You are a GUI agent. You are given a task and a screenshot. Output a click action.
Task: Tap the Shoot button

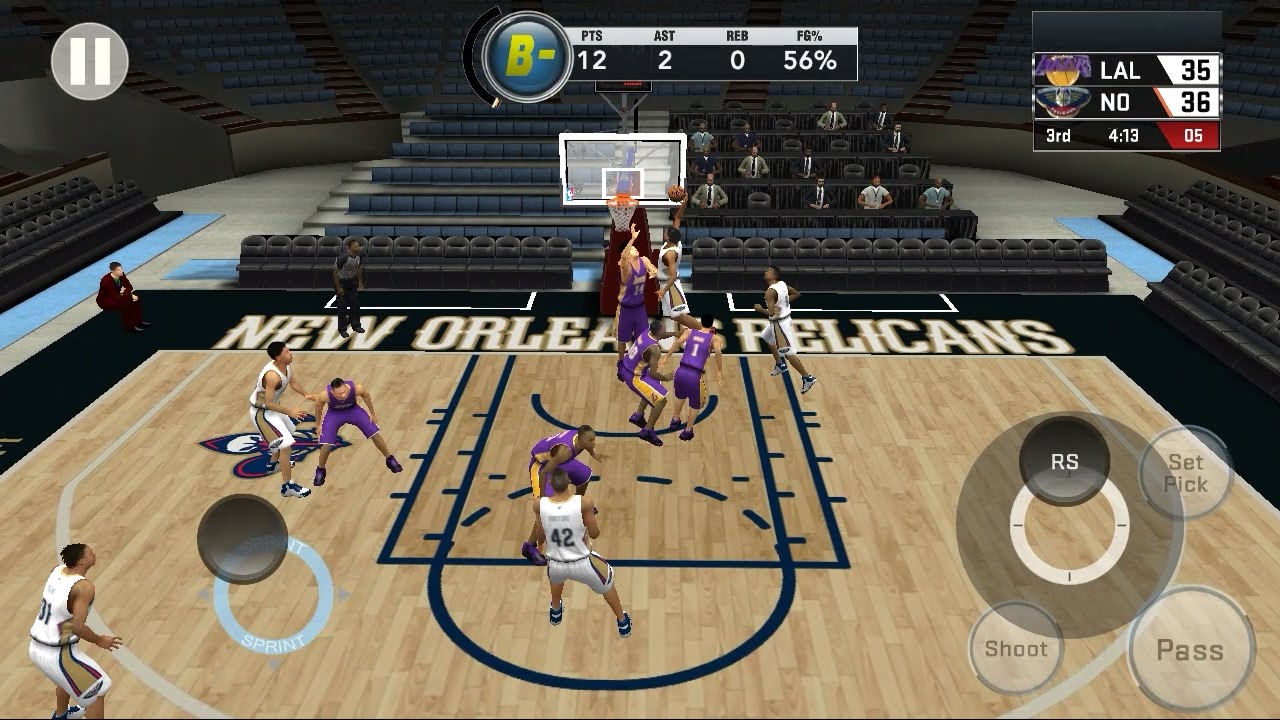tap(1016, 649)
